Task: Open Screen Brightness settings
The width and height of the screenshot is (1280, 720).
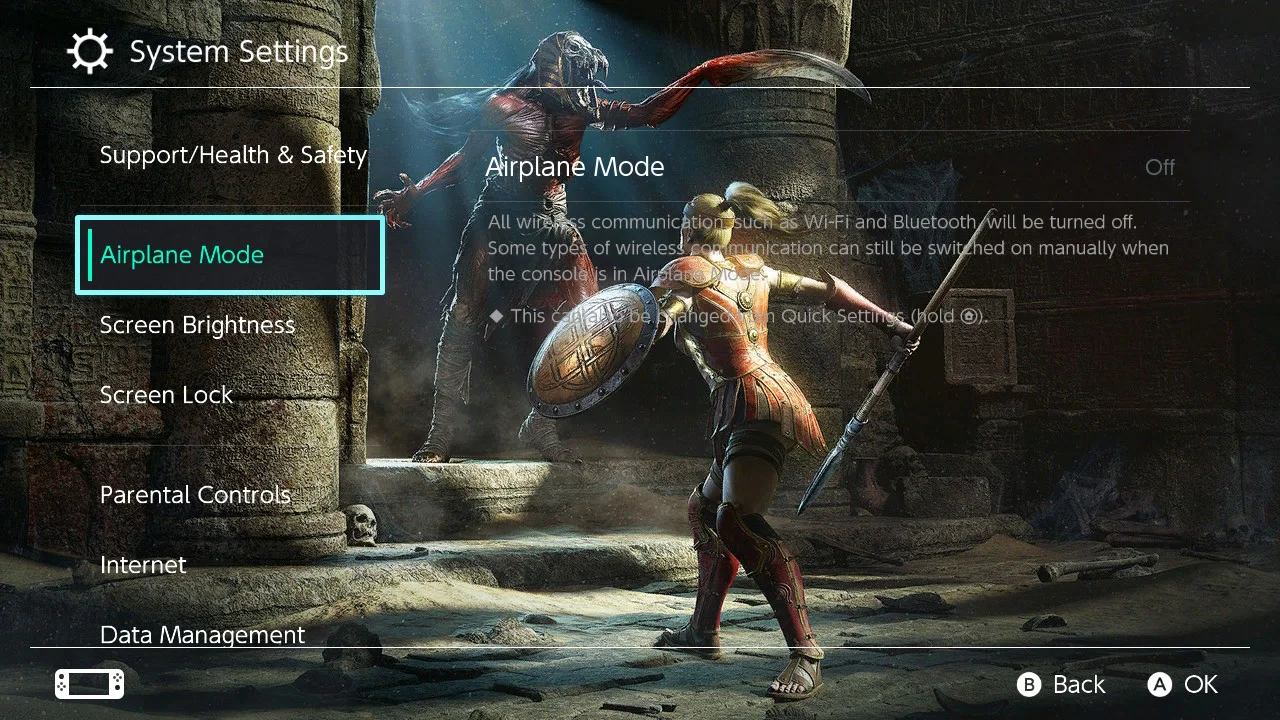Action: (x=198, y=325)
